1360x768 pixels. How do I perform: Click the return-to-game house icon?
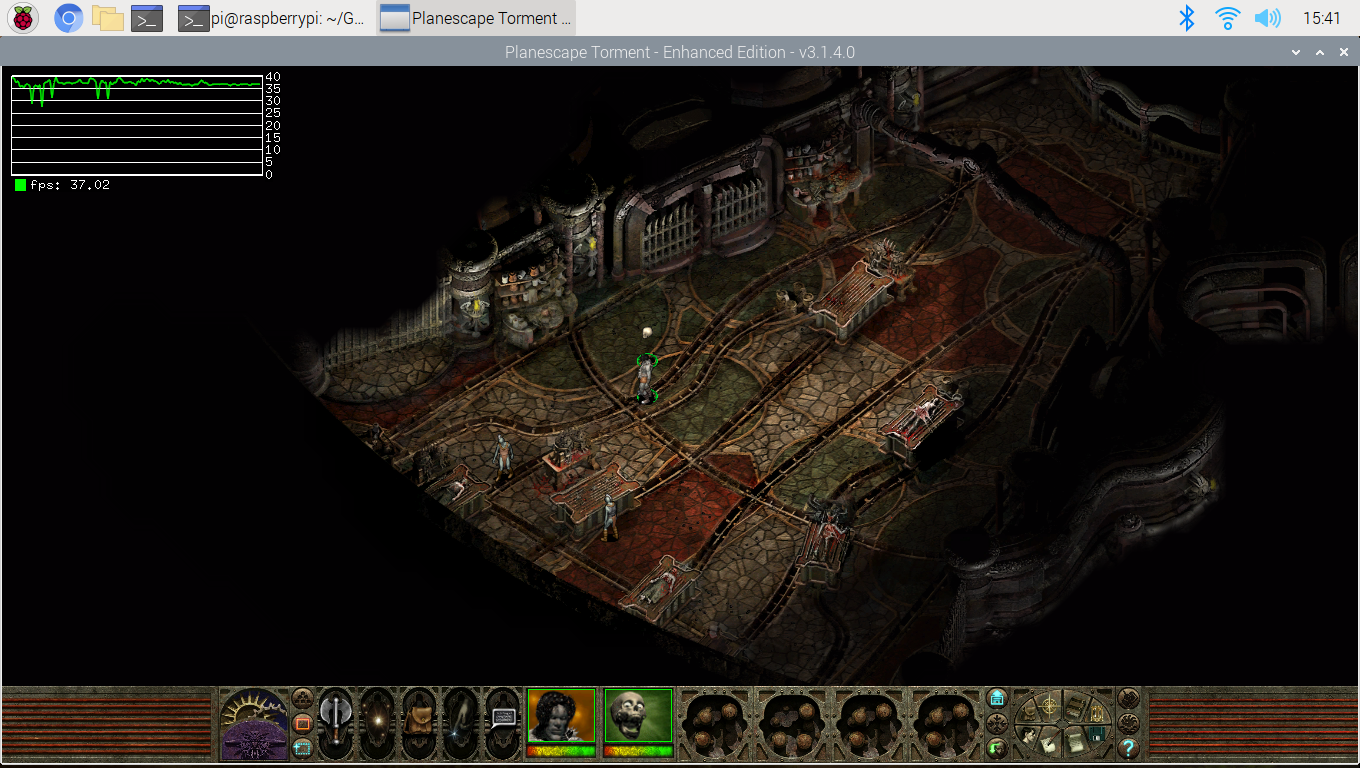point(997,697)
